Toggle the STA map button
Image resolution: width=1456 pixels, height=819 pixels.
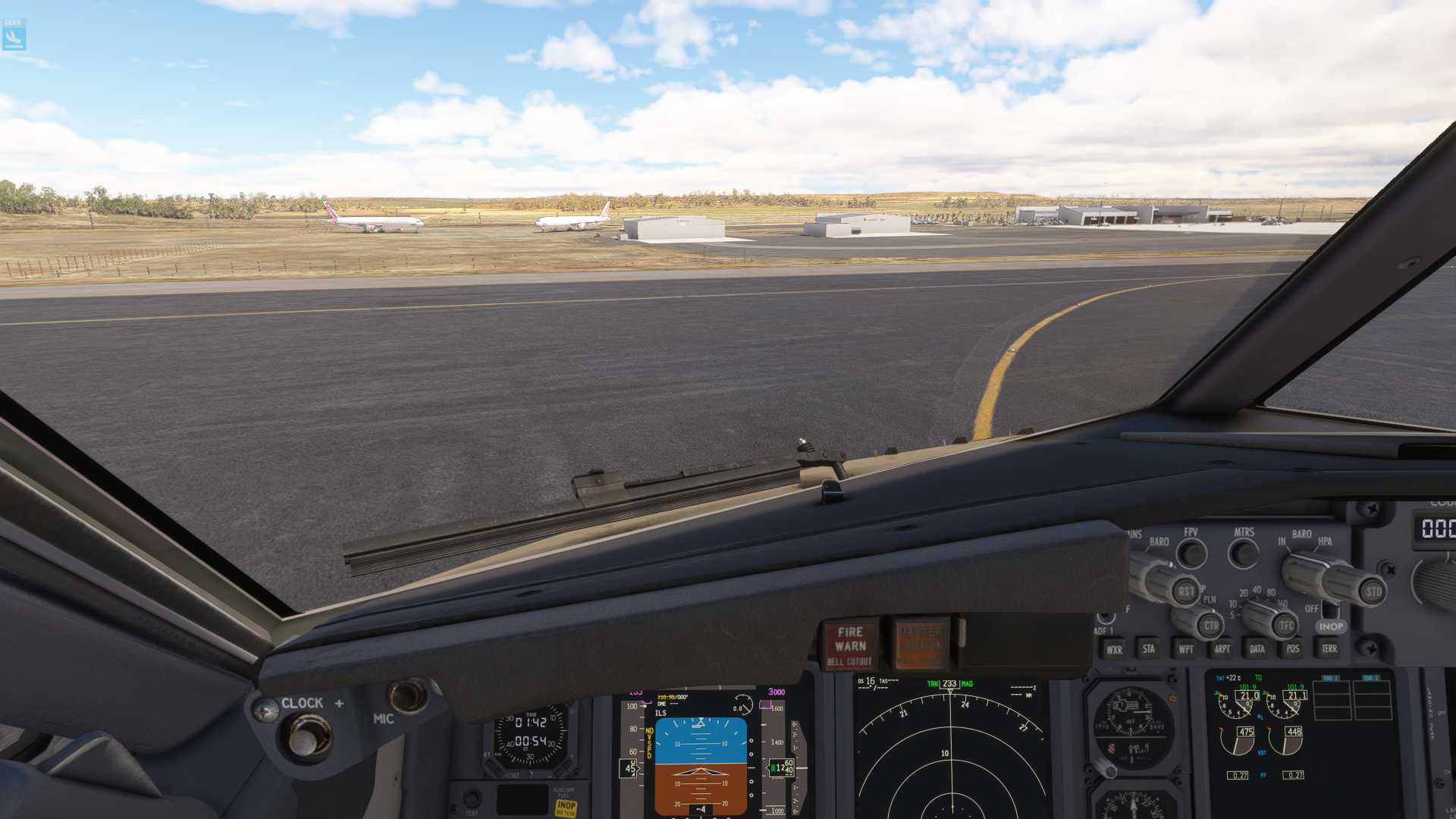tap(1149, 649)
